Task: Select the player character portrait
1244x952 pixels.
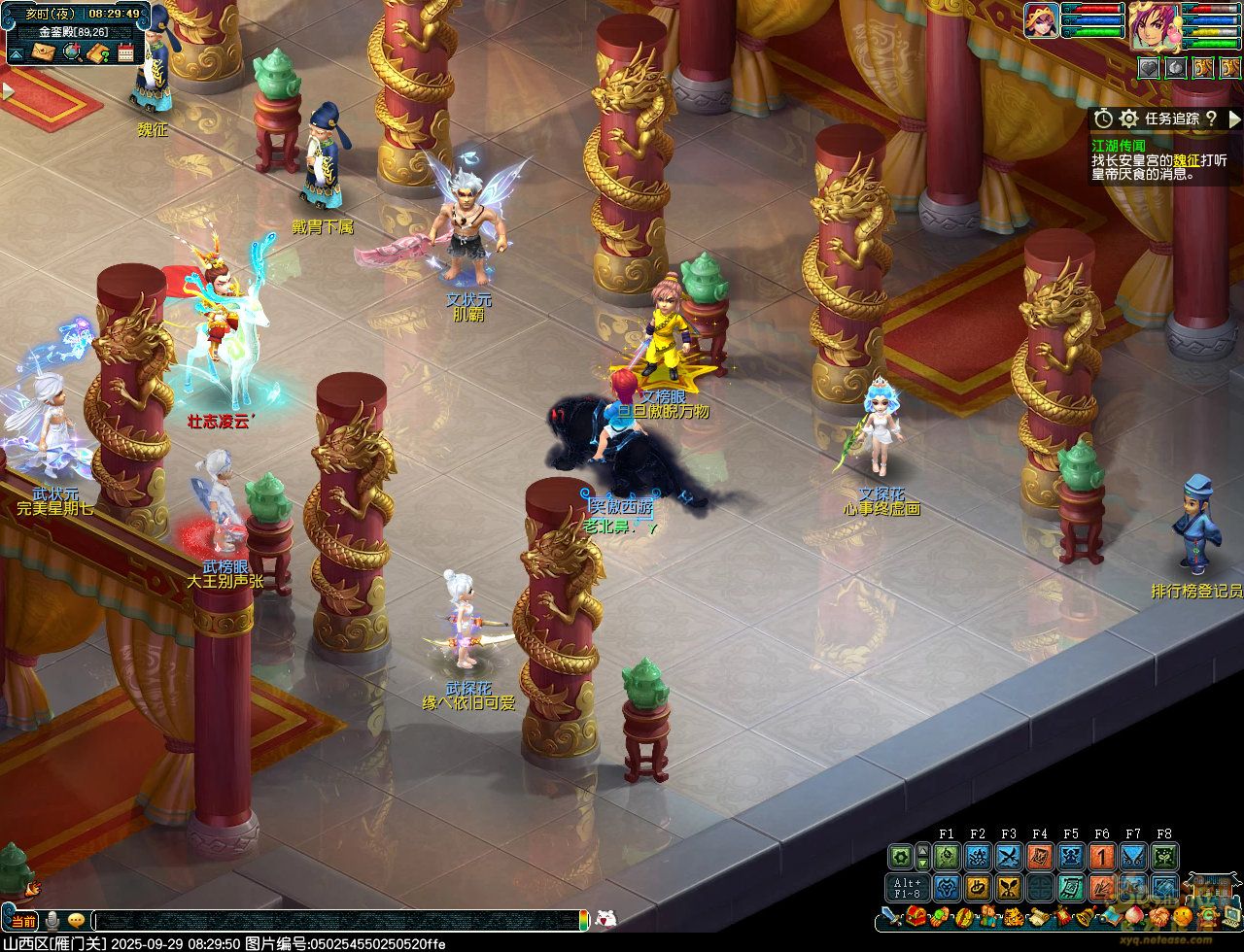Action: tap(1153, 23)
